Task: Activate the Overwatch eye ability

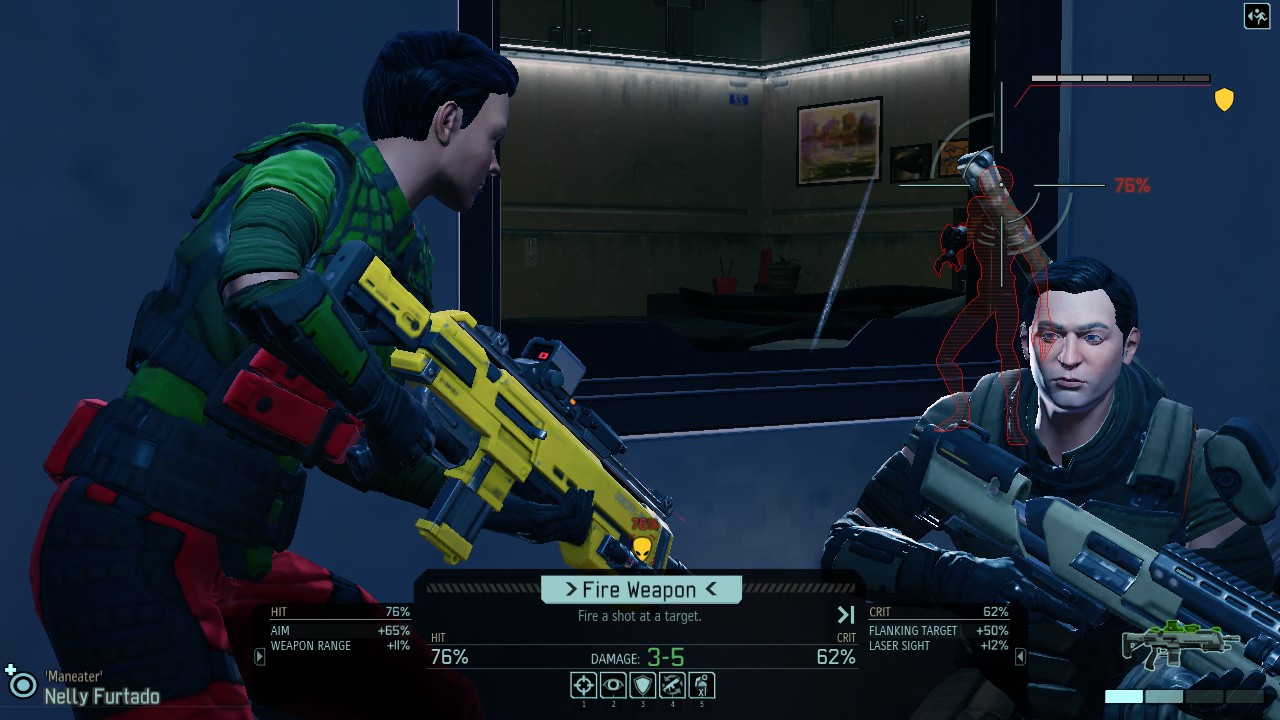Action: pyautogui.click(x=613, y=685)
